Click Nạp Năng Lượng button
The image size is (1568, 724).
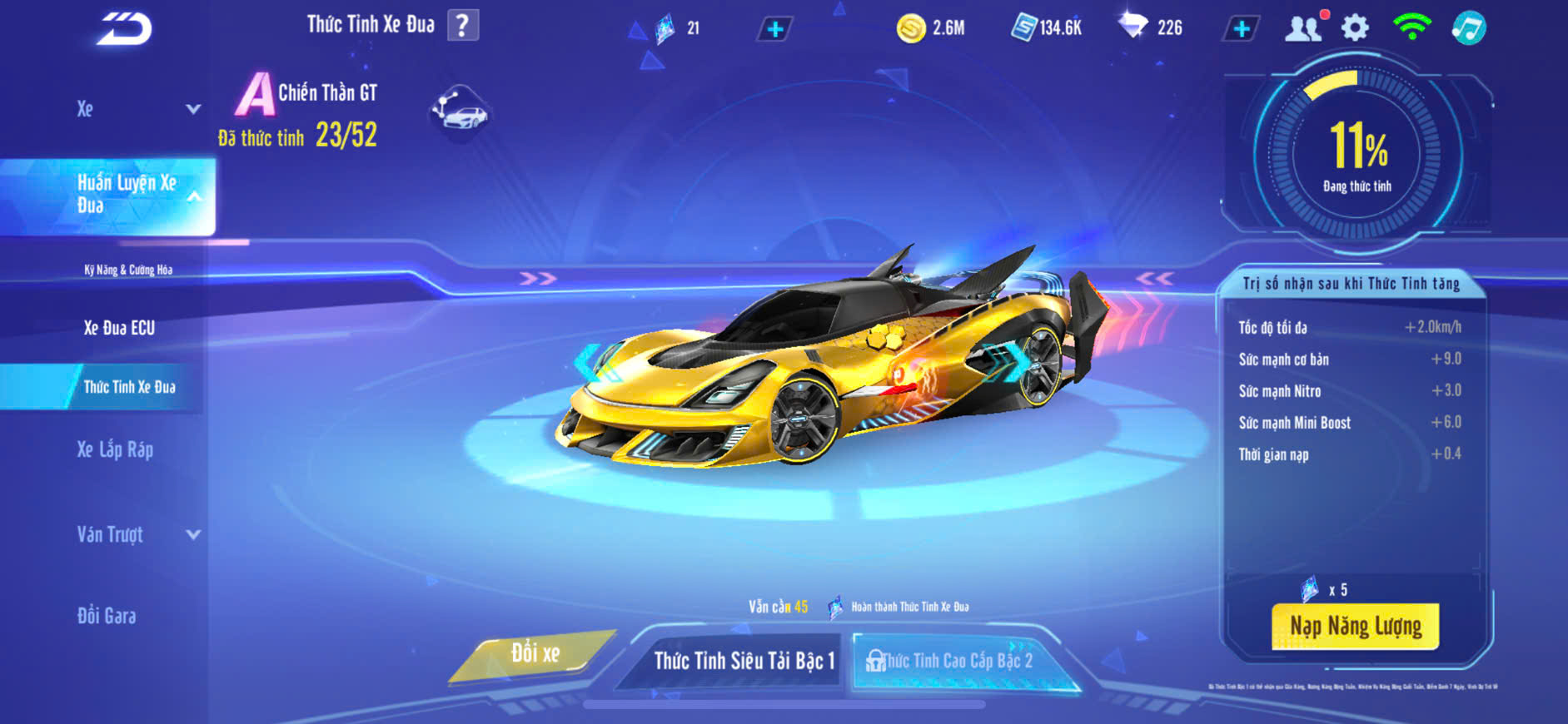tap(1355, 627)
